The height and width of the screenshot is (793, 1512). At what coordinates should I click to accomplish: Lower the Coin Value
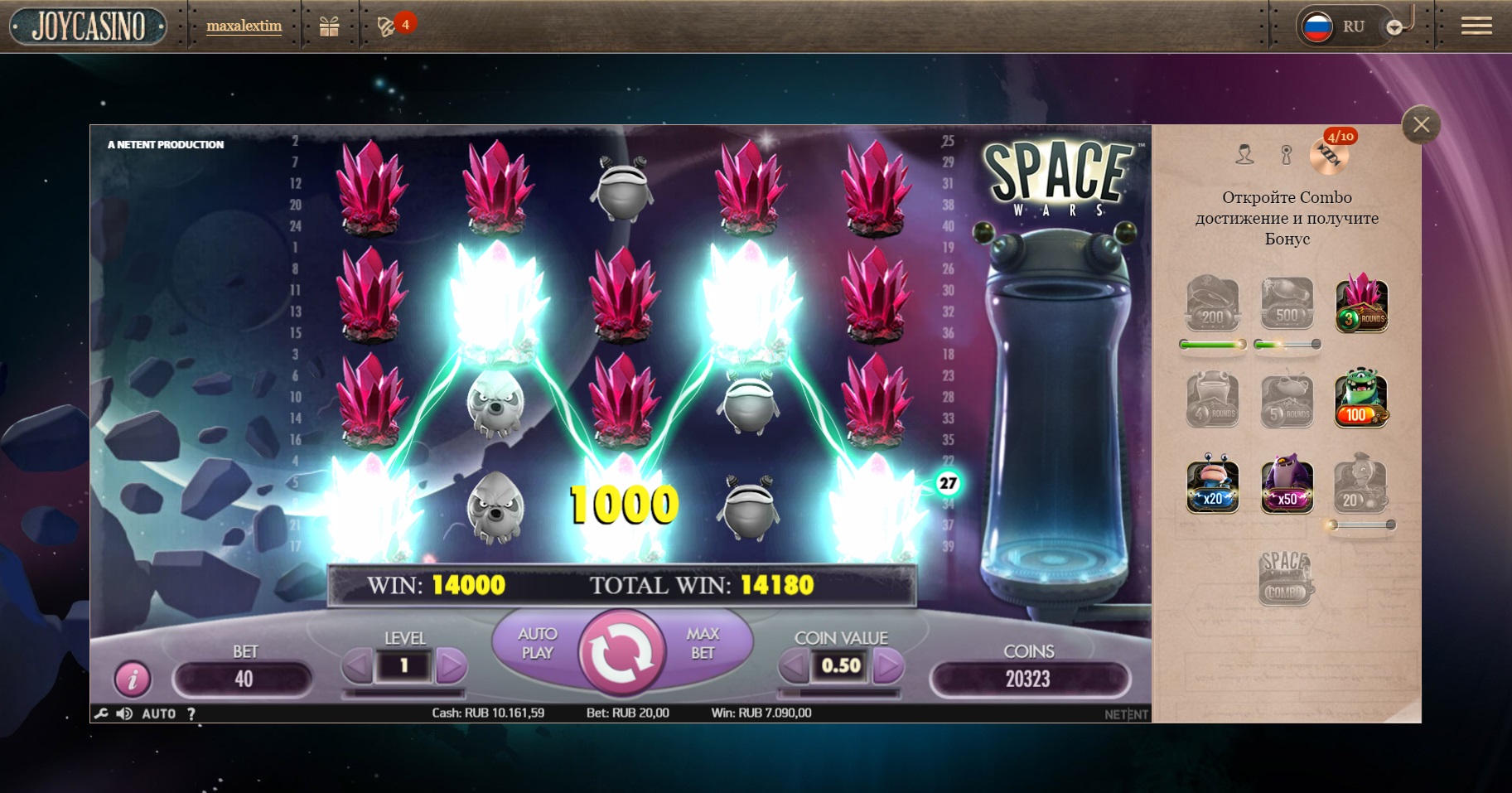pos(794,666)
